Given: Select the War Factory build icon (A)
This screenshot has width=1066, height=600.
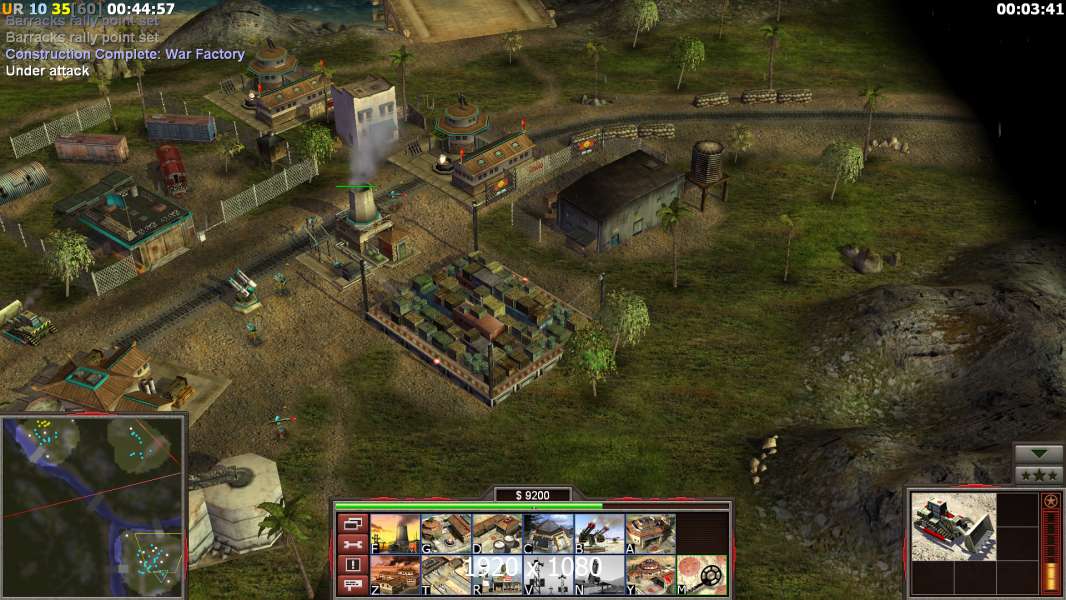Looking at the screenshot, I should click(650, 533).
